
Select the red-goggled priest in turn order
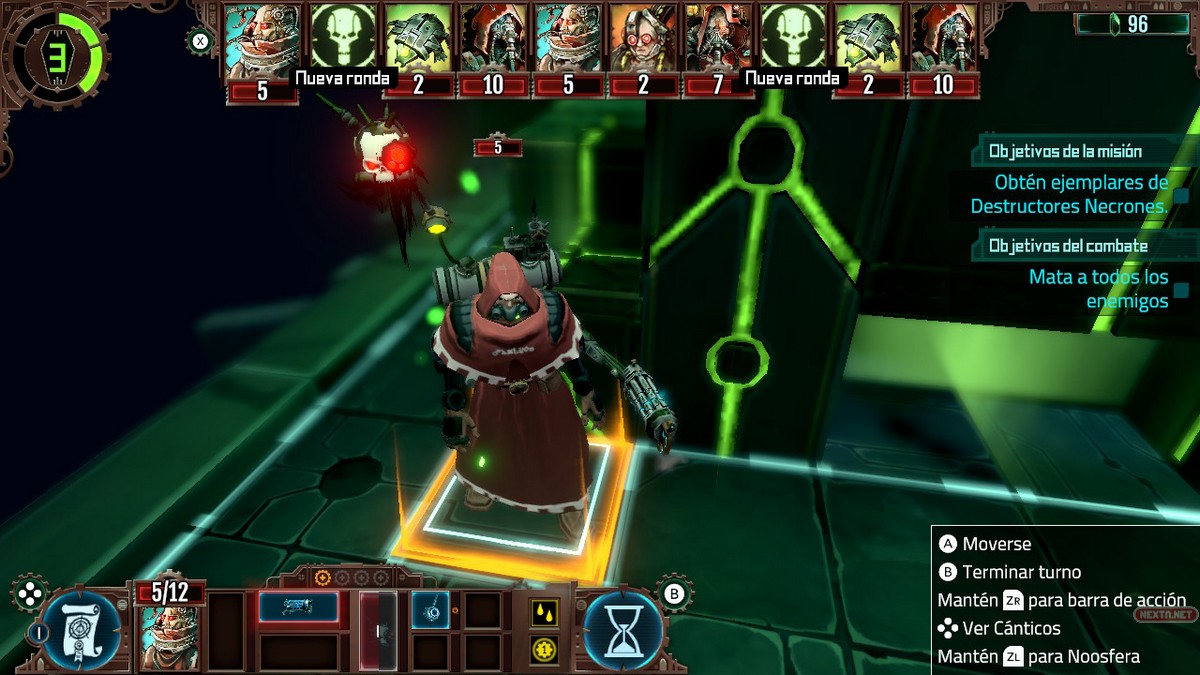tap(643, 40)
